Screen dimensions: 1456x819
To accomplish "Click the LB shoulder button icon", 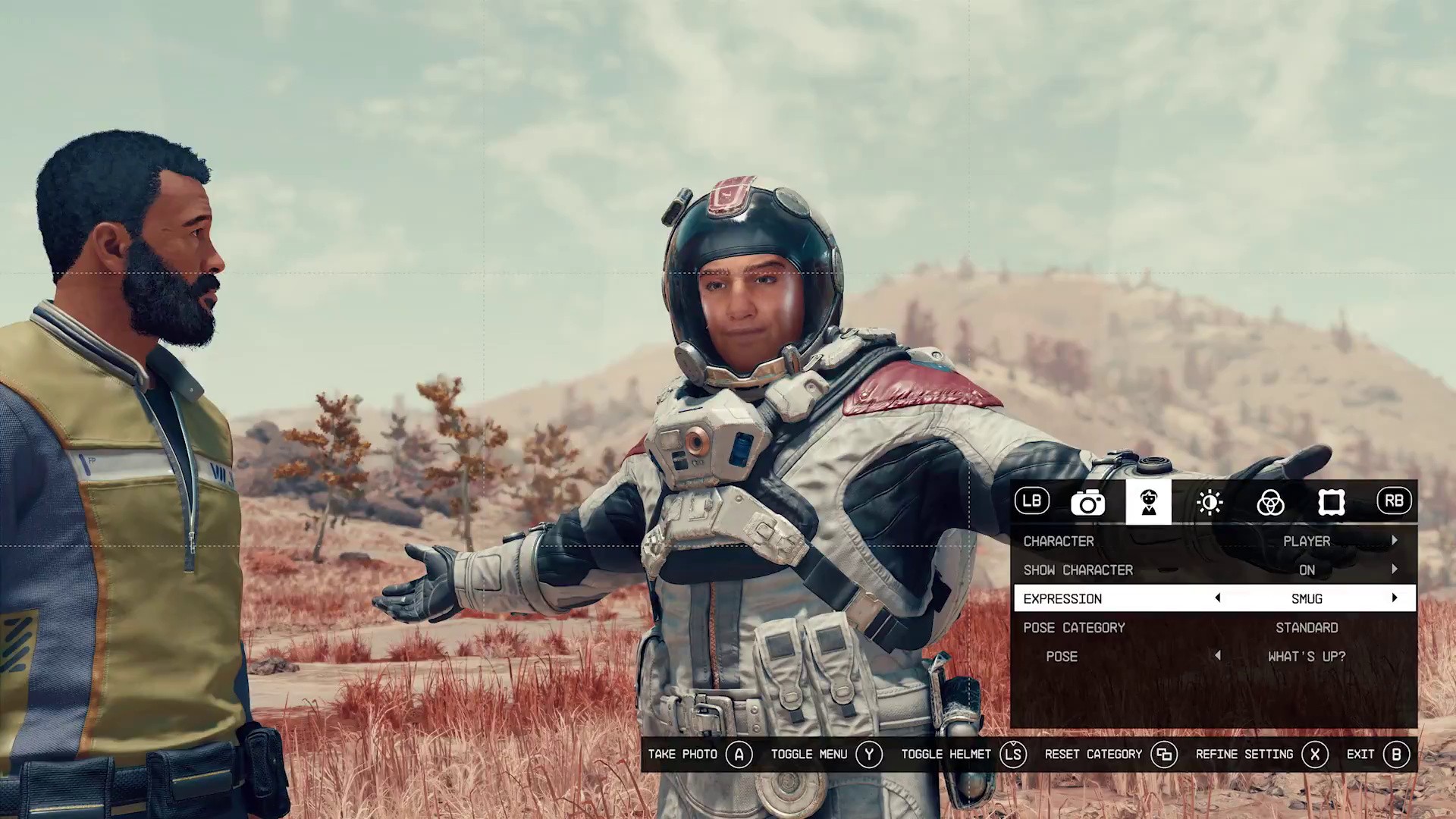I will click(1031, 501).
